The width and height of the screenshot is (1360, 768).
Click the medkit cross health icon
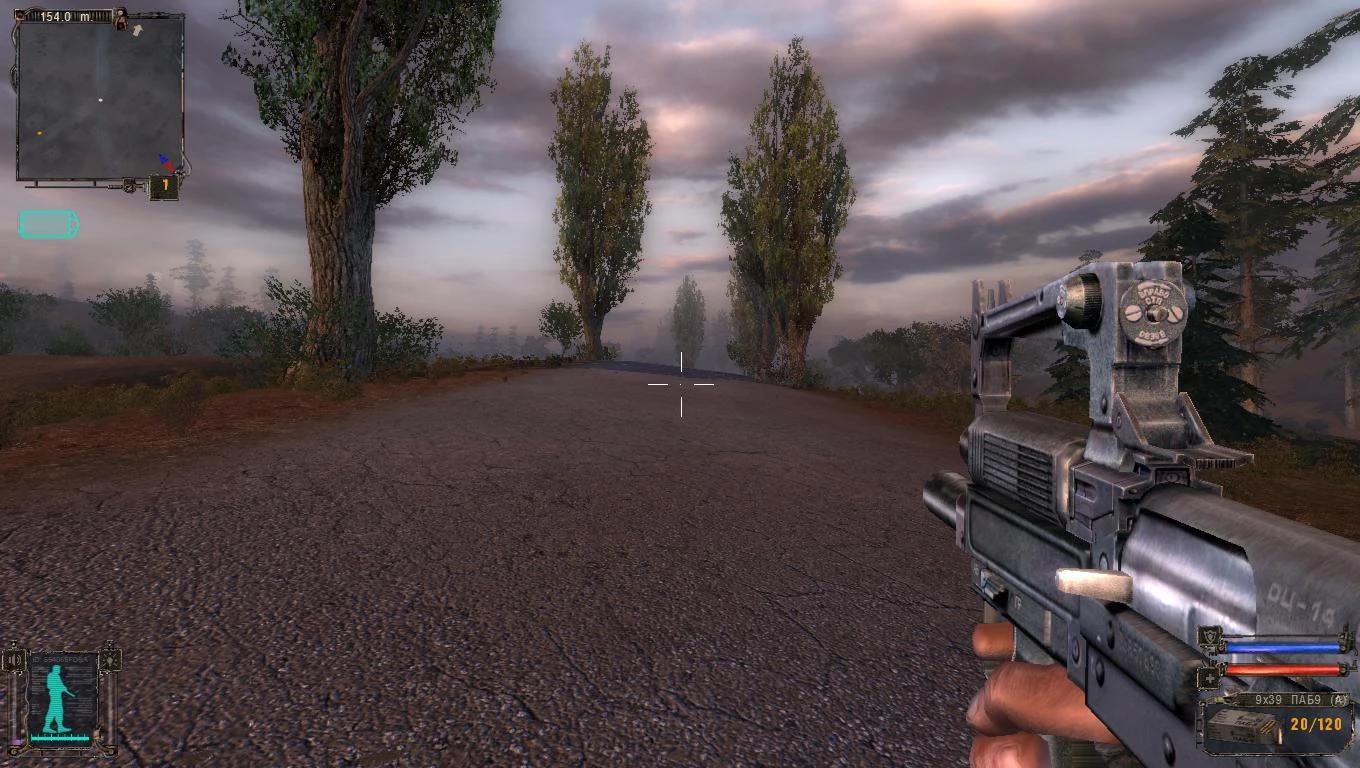click(x=1209, y=678)
